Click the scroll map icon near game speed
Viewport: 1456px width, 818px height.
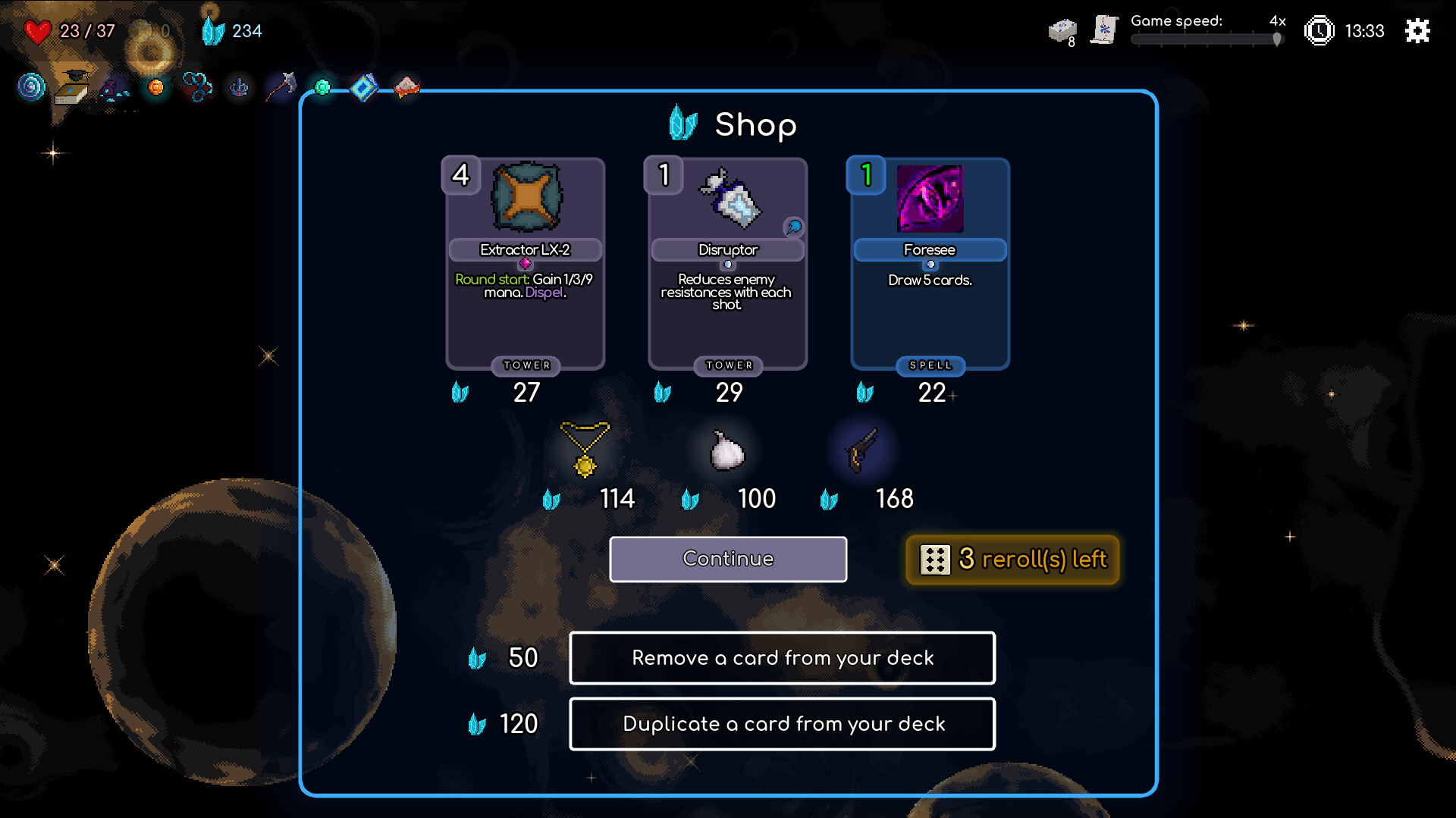point(1104,29)
